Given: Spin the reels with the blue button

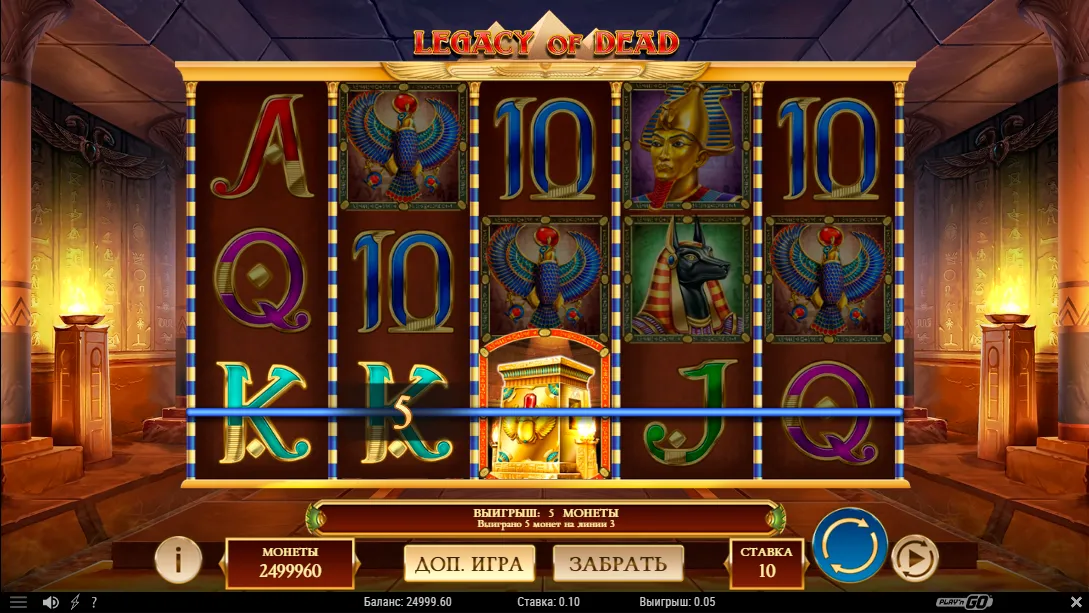Looking at the screenshot, I should pyautogui.click(x=849, y=546).
